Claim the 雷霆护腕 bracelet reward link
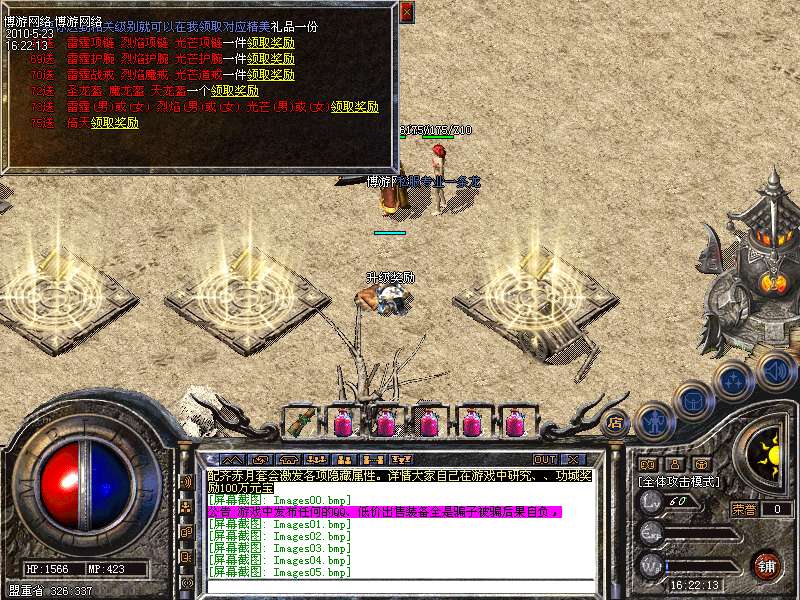Viewport: 800px width, 600px height. pyautogui.click(x=271, y=59)
